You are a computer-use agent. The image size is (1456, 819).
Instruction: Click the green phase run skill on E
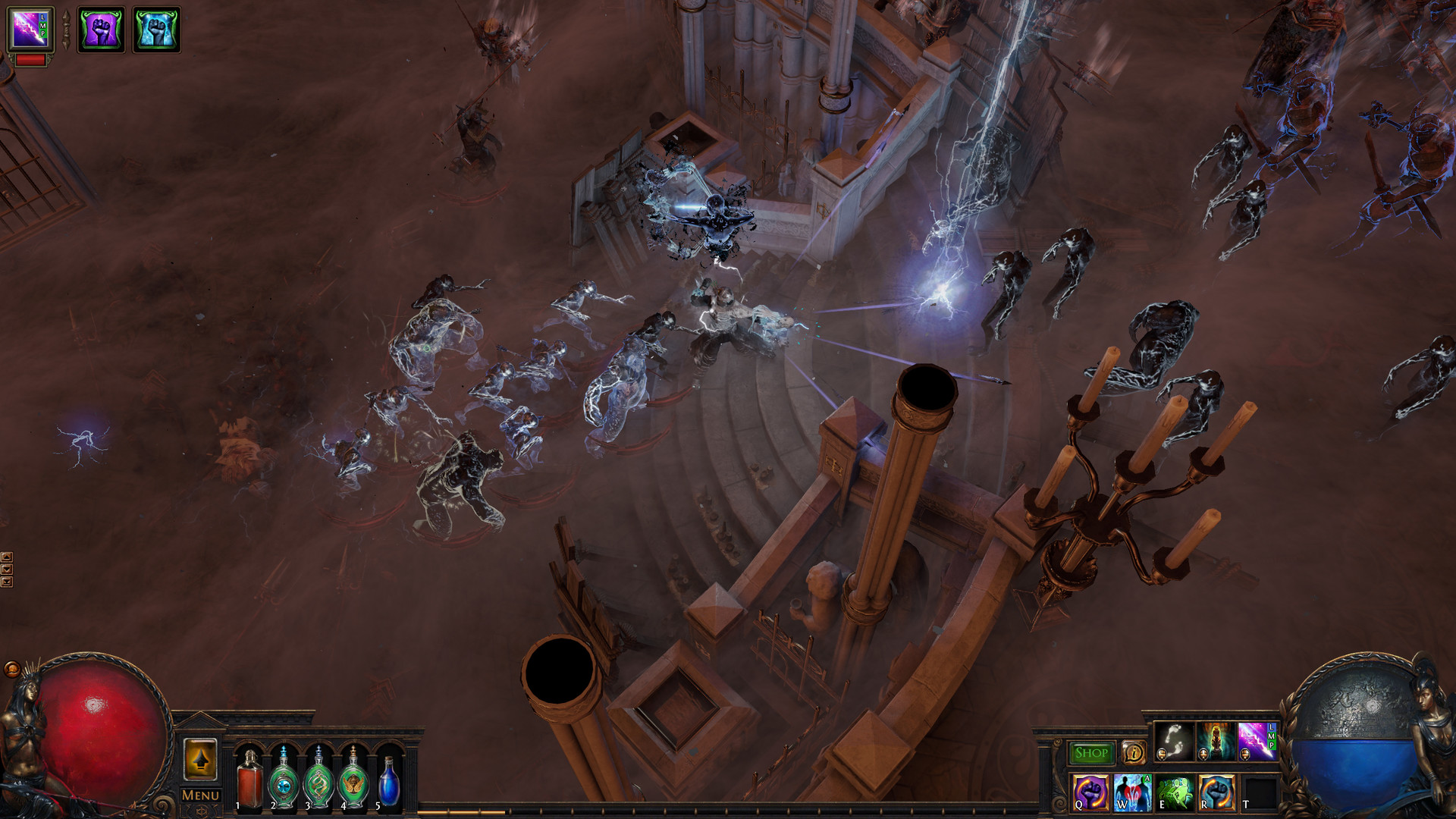coord(1175,794)
